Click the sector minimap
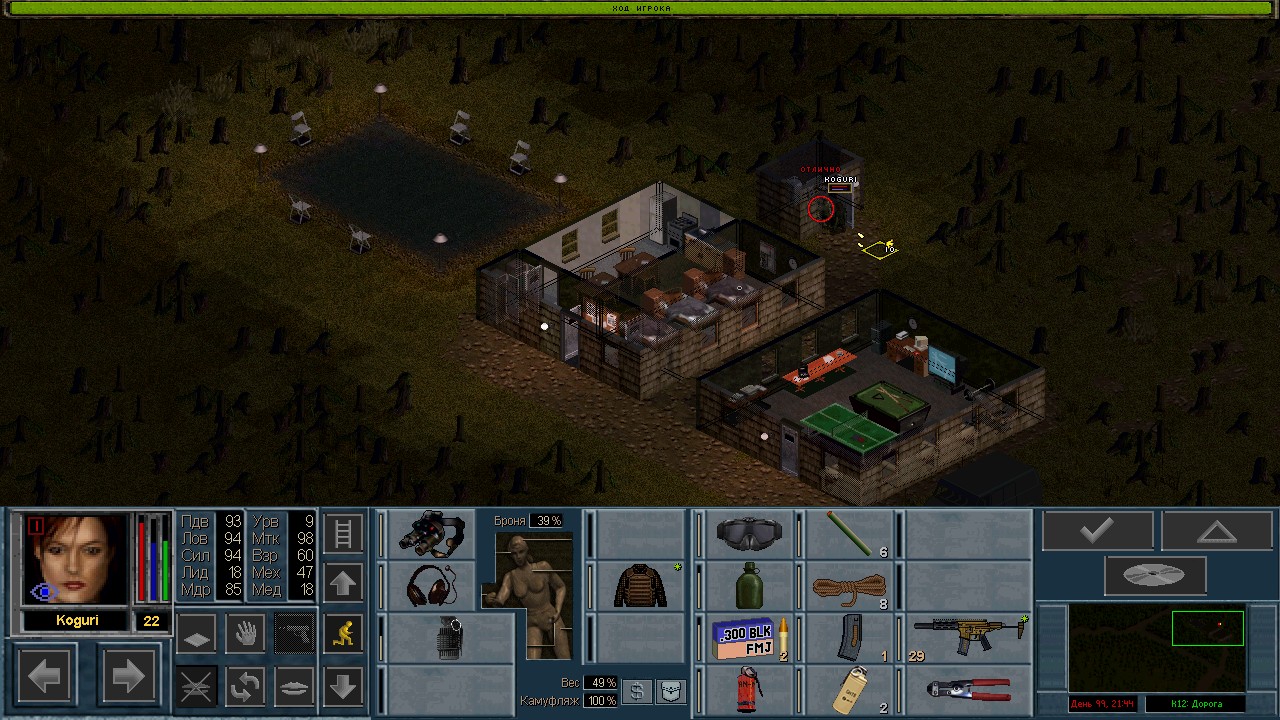The width and height of the screenshot is (1280, 720). [1156, 646]
